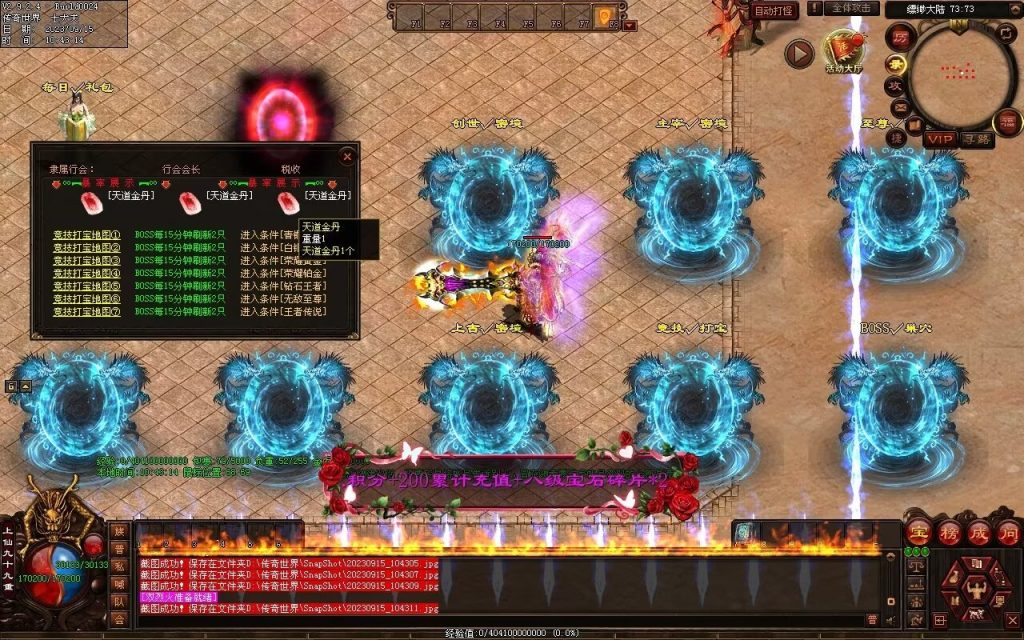1024x640 pixels.
Task: Close the treasure map dialog panel
Action: pyautogui.click(x=347, y=157)
